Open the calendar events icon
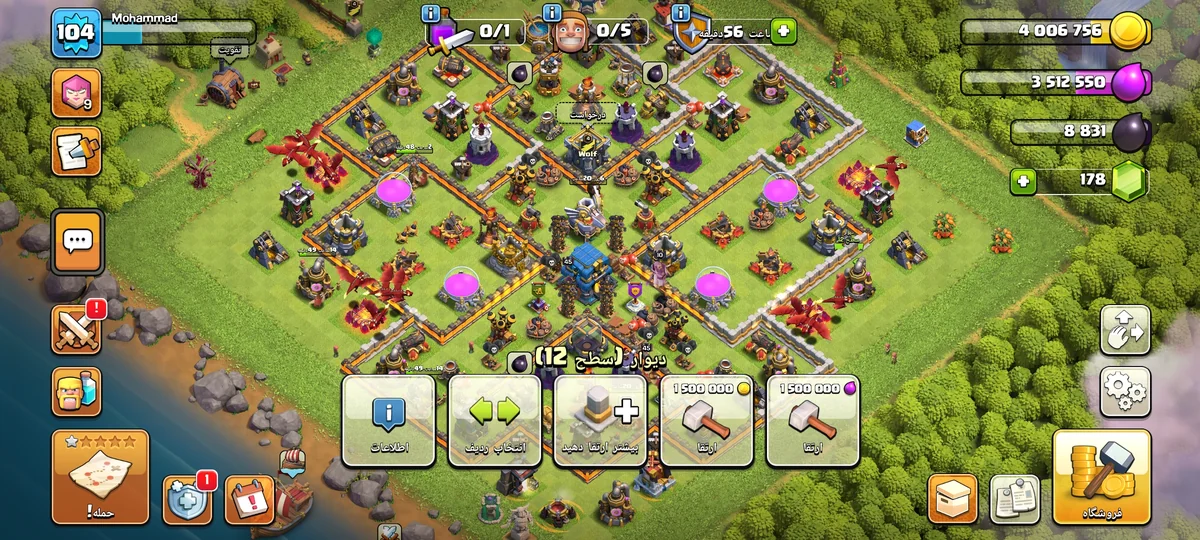The image size is (1200, 540). tap(249, 499)
